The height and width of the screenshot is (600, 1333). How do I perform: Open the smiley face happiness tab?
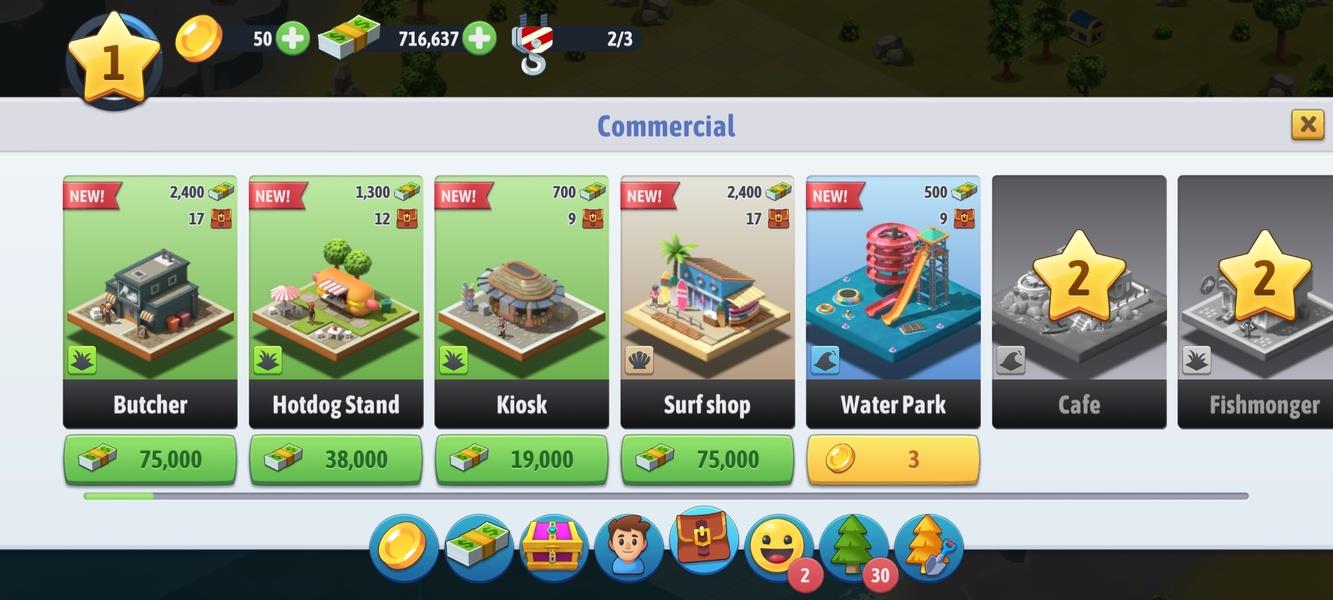coord(778,546)
